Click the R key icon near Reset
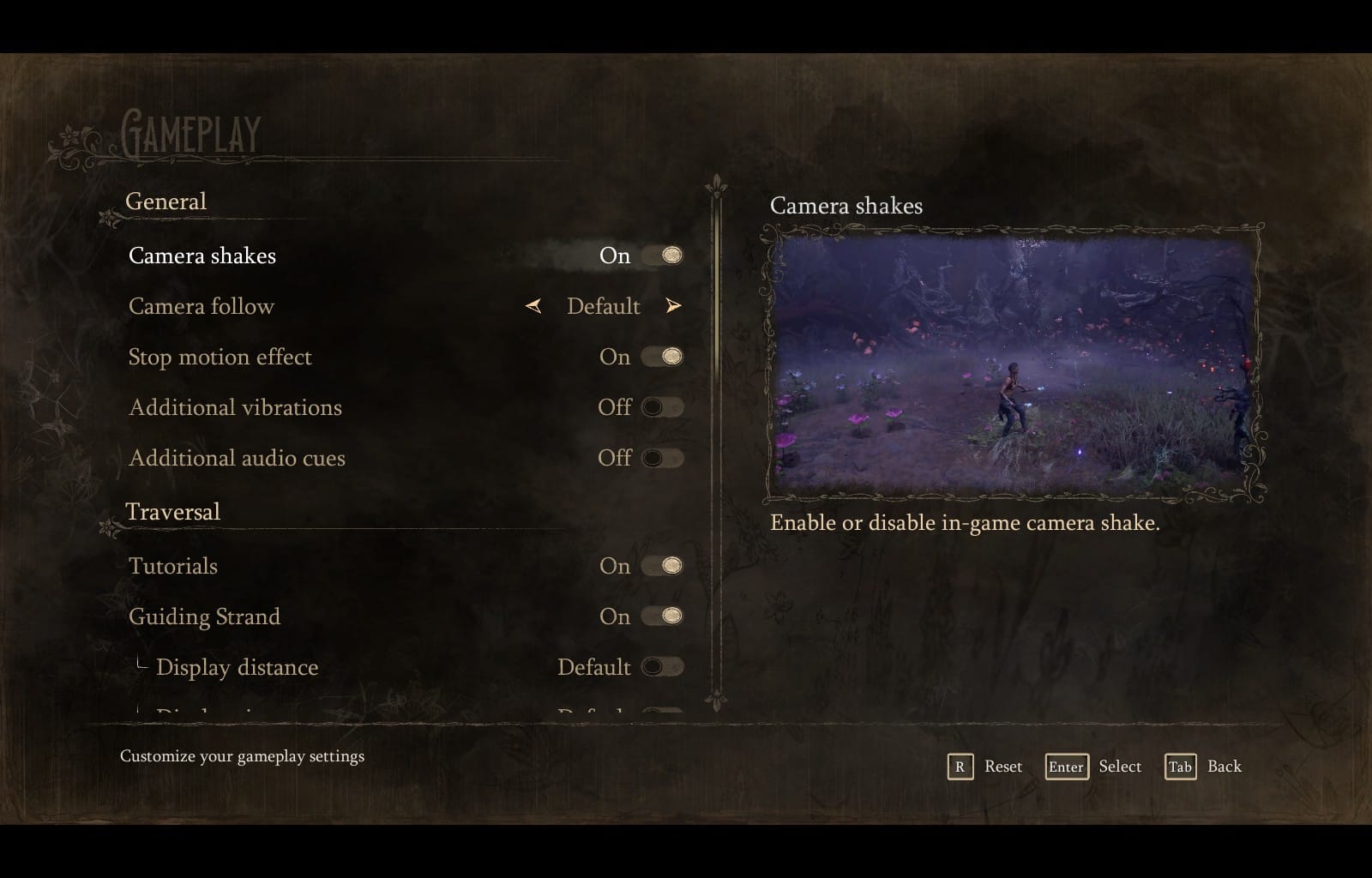This screenshot has width=1372, height=878. [x=962, y=767]
